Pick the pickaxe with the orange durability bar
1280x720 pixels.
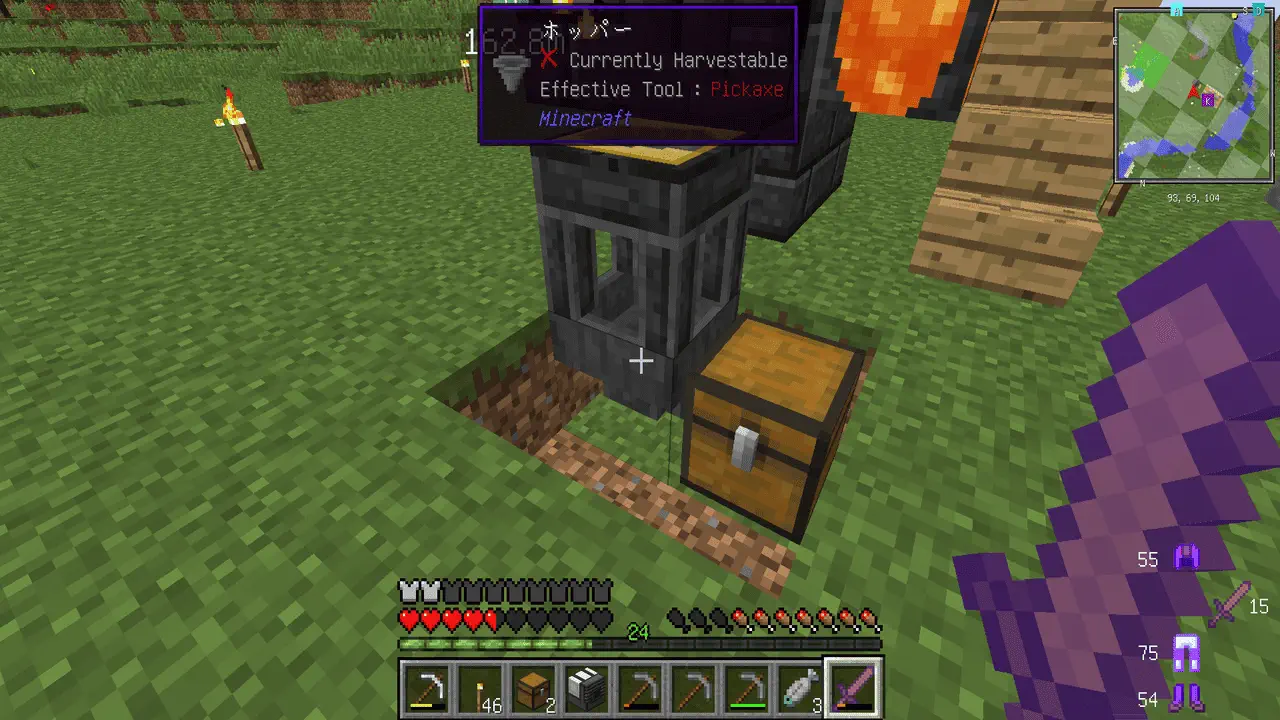pyautogui.click(x=640, y=689)
